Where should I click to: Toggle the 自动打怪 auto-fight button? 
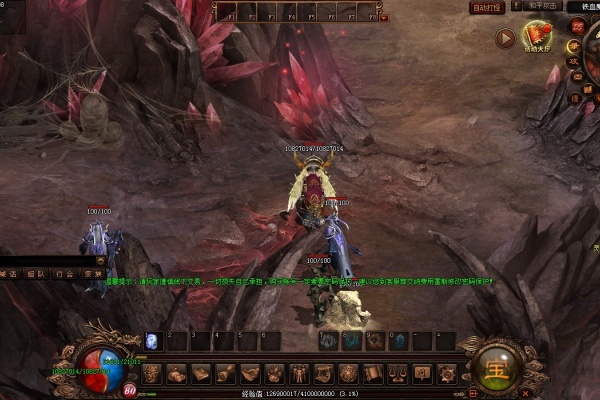[487, 8]
